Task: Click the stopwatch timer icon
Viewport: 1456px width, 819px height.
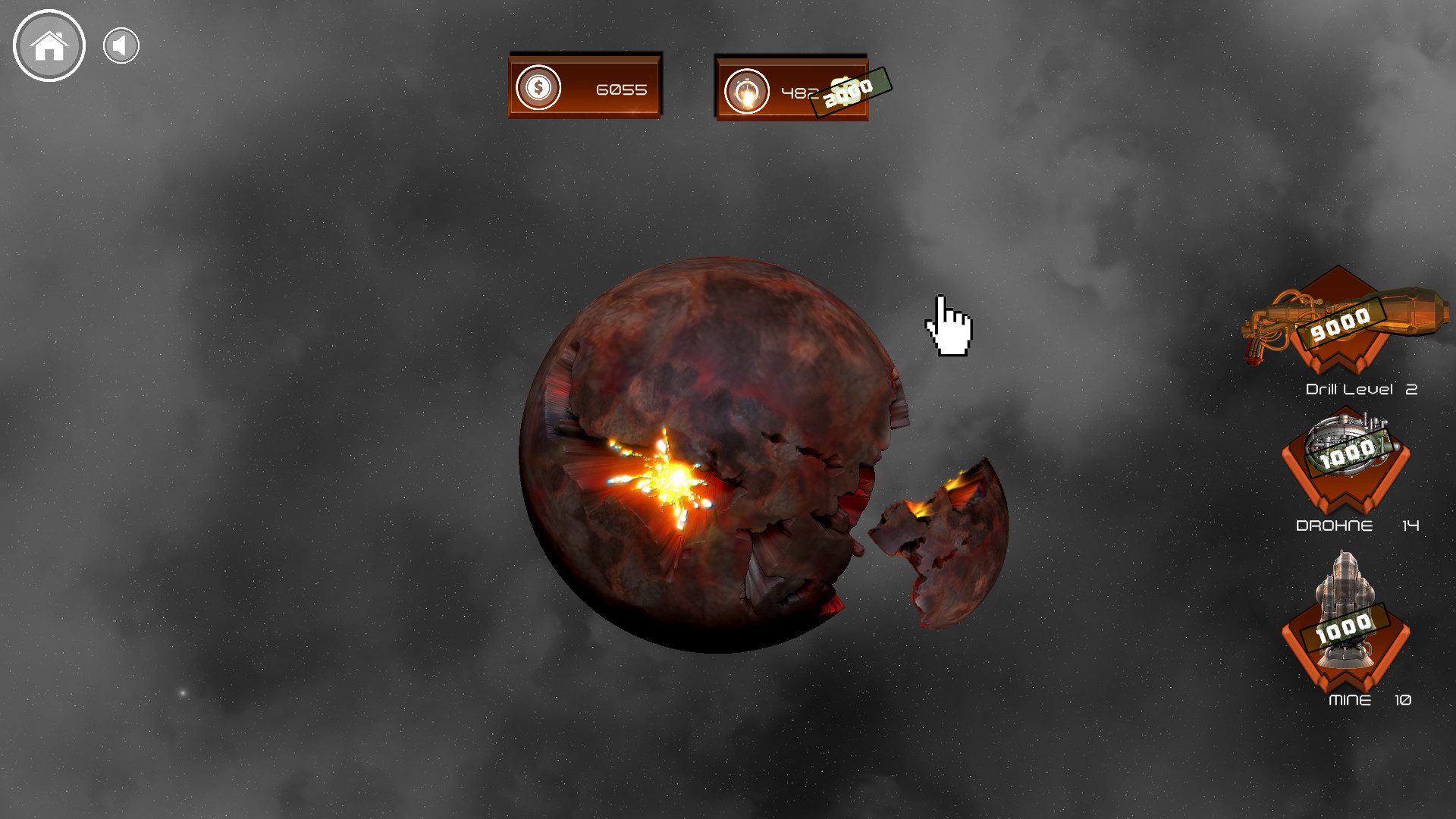Action: [x=747, y=89]
